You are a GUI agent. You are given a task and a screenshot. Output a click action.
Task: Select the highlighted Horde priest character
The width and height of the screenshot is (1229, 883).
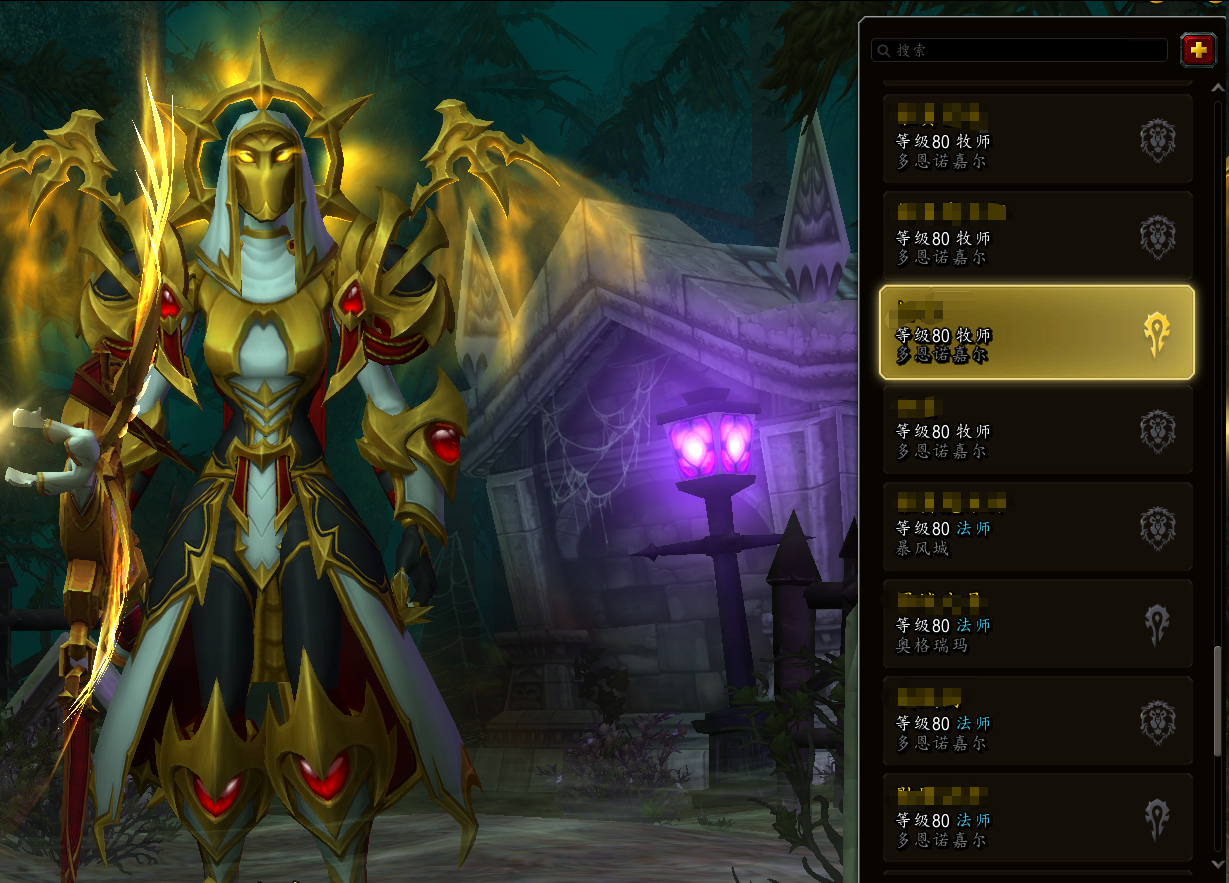click(1036, 333)
